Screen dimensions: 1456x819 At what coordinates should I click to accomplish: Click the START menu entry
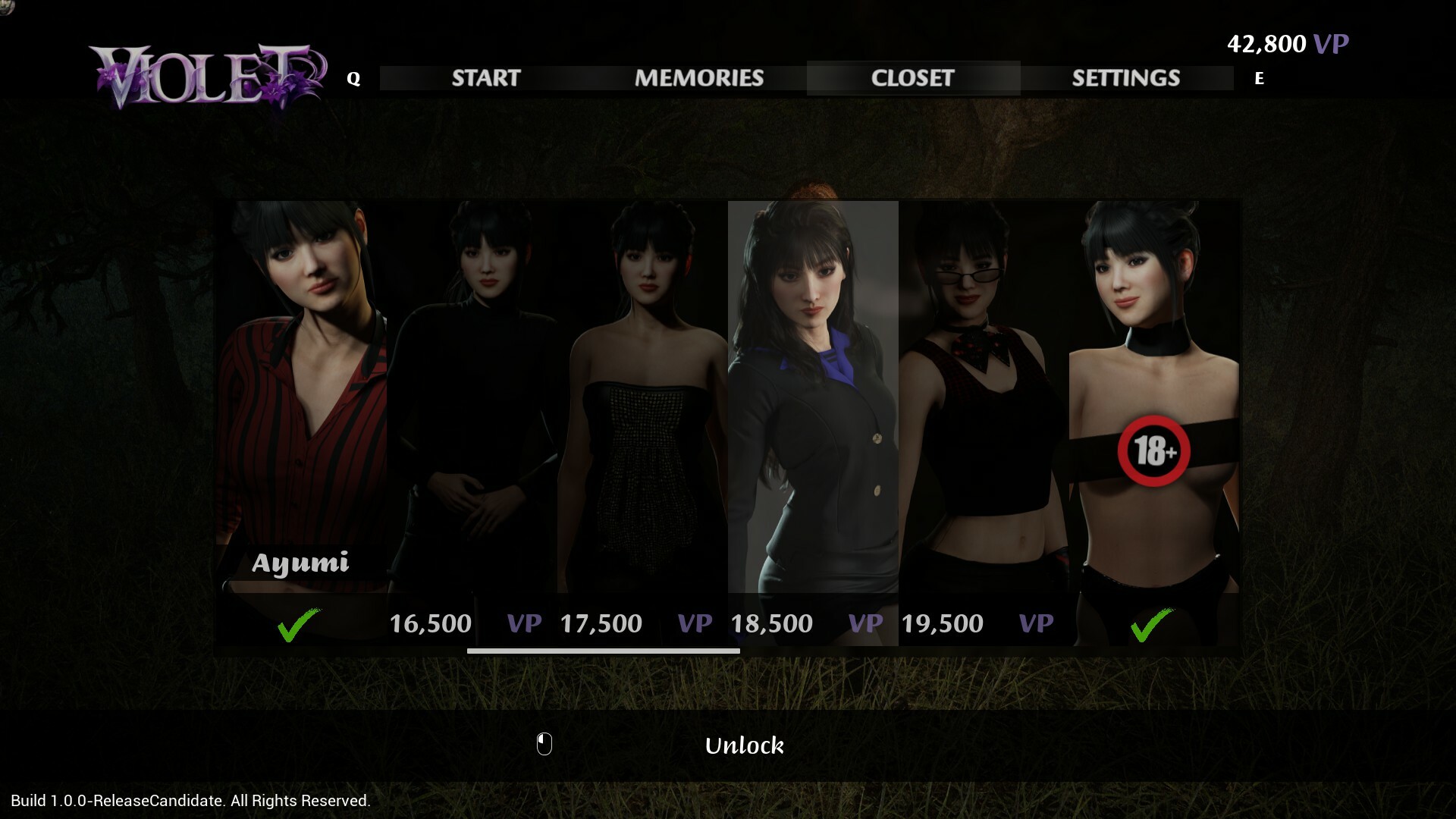click(x=485, y=77)
